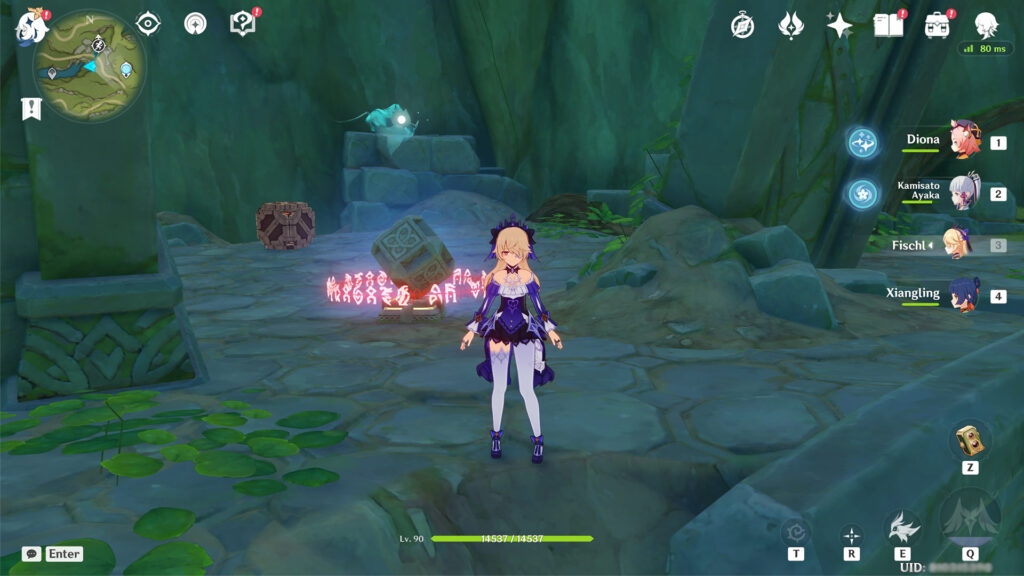Use Fischl's elemental skill raven icon
Screen dimensions: 1024x576
click(x=903, y=526)
